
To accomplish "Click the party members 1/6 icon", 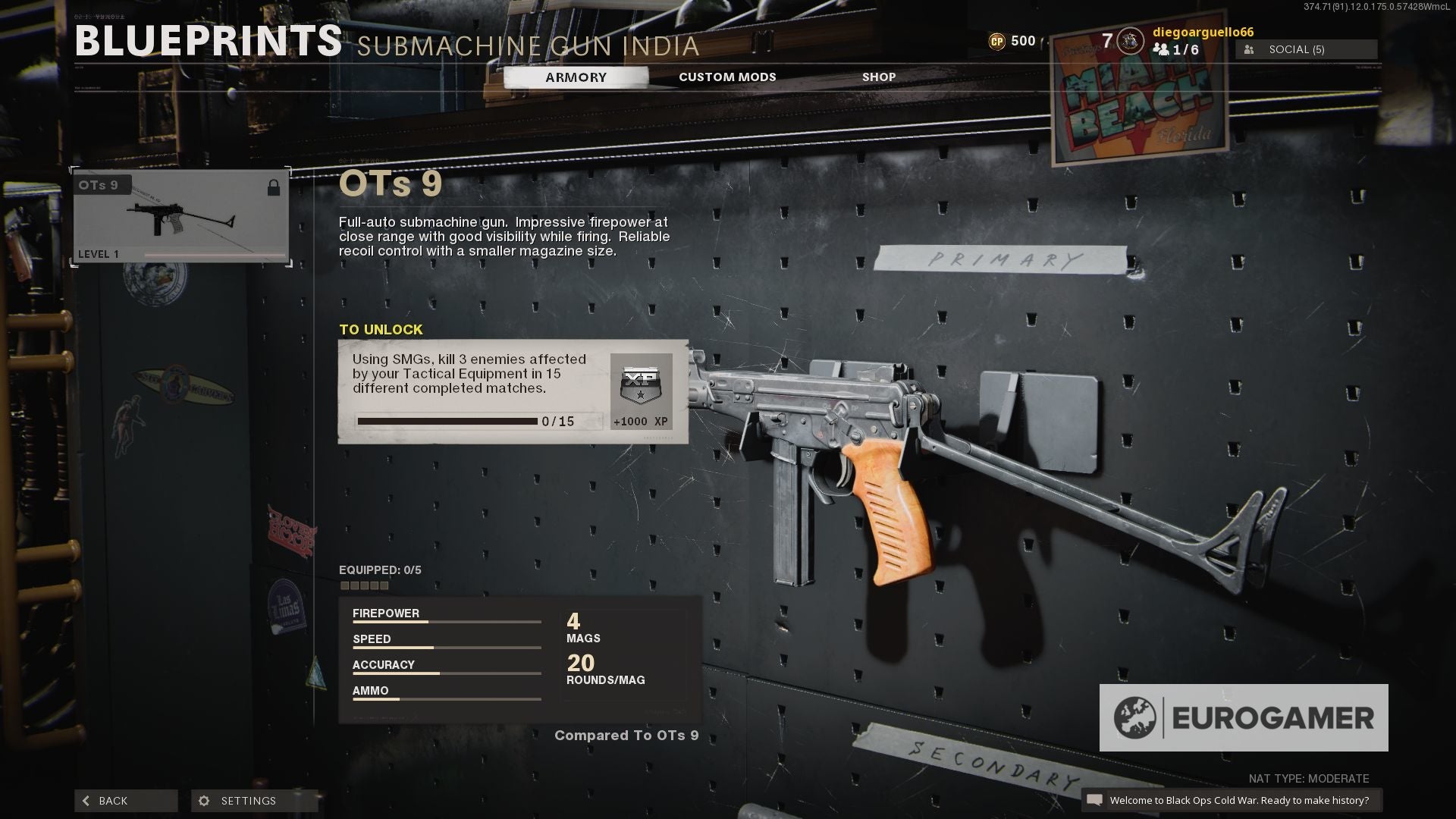I will click(1163, 50).
